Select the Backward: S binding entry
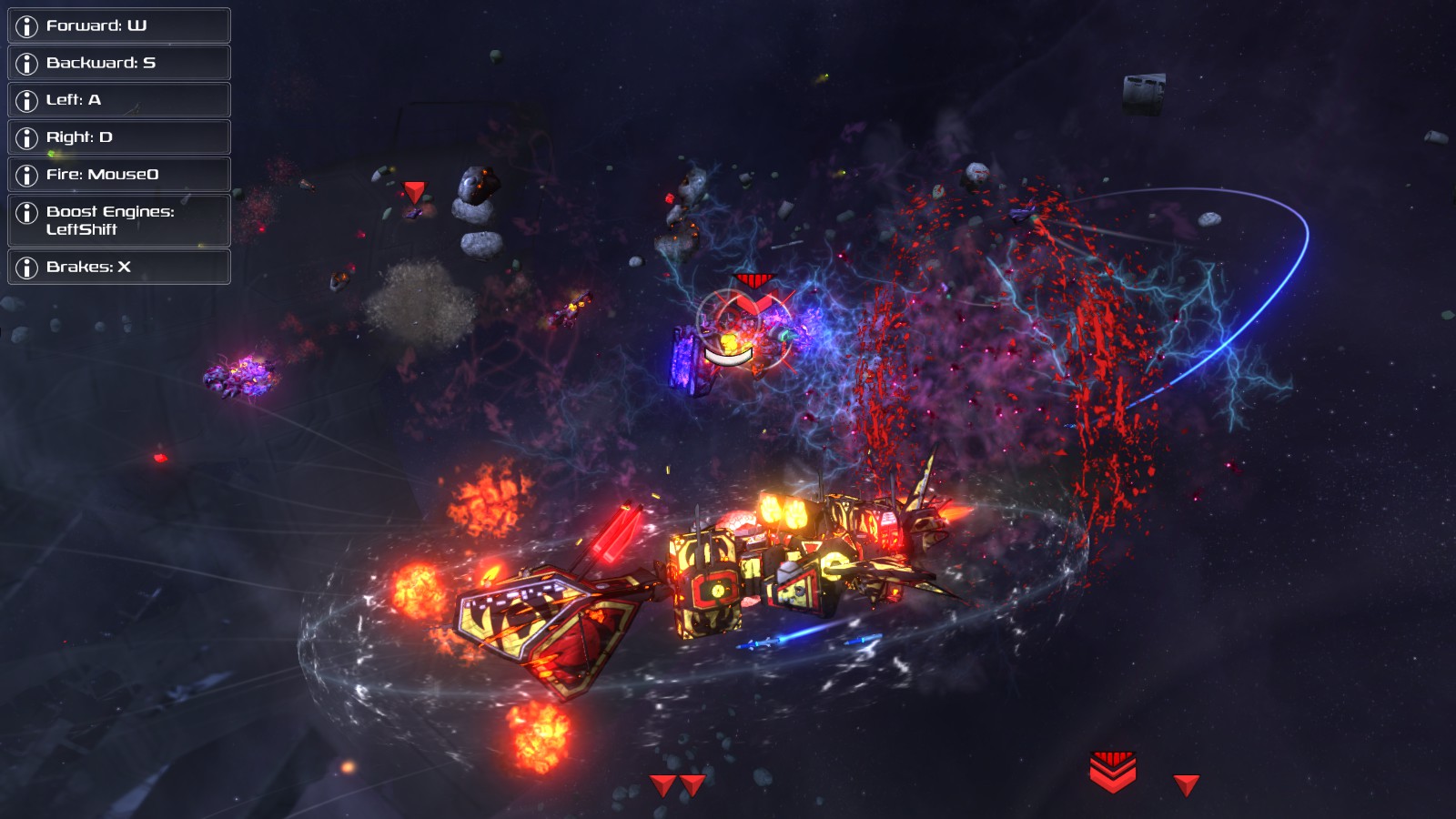The image size is (1456, 819). tap(118, 63)
